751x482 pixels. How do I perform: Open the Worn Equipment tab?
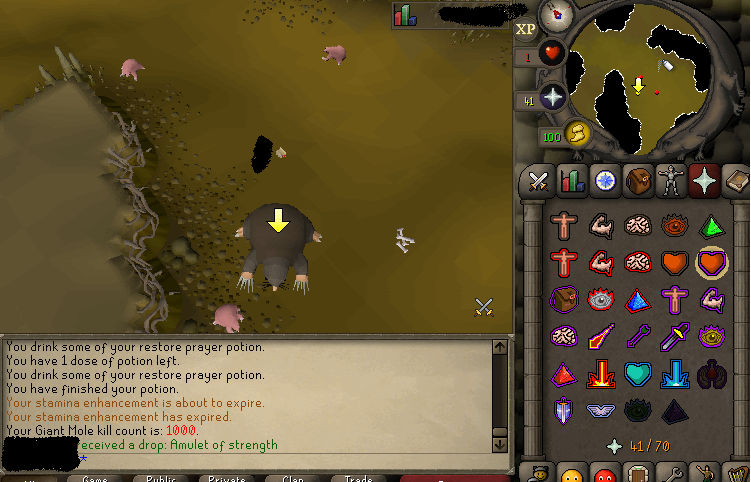pos(670,181)
